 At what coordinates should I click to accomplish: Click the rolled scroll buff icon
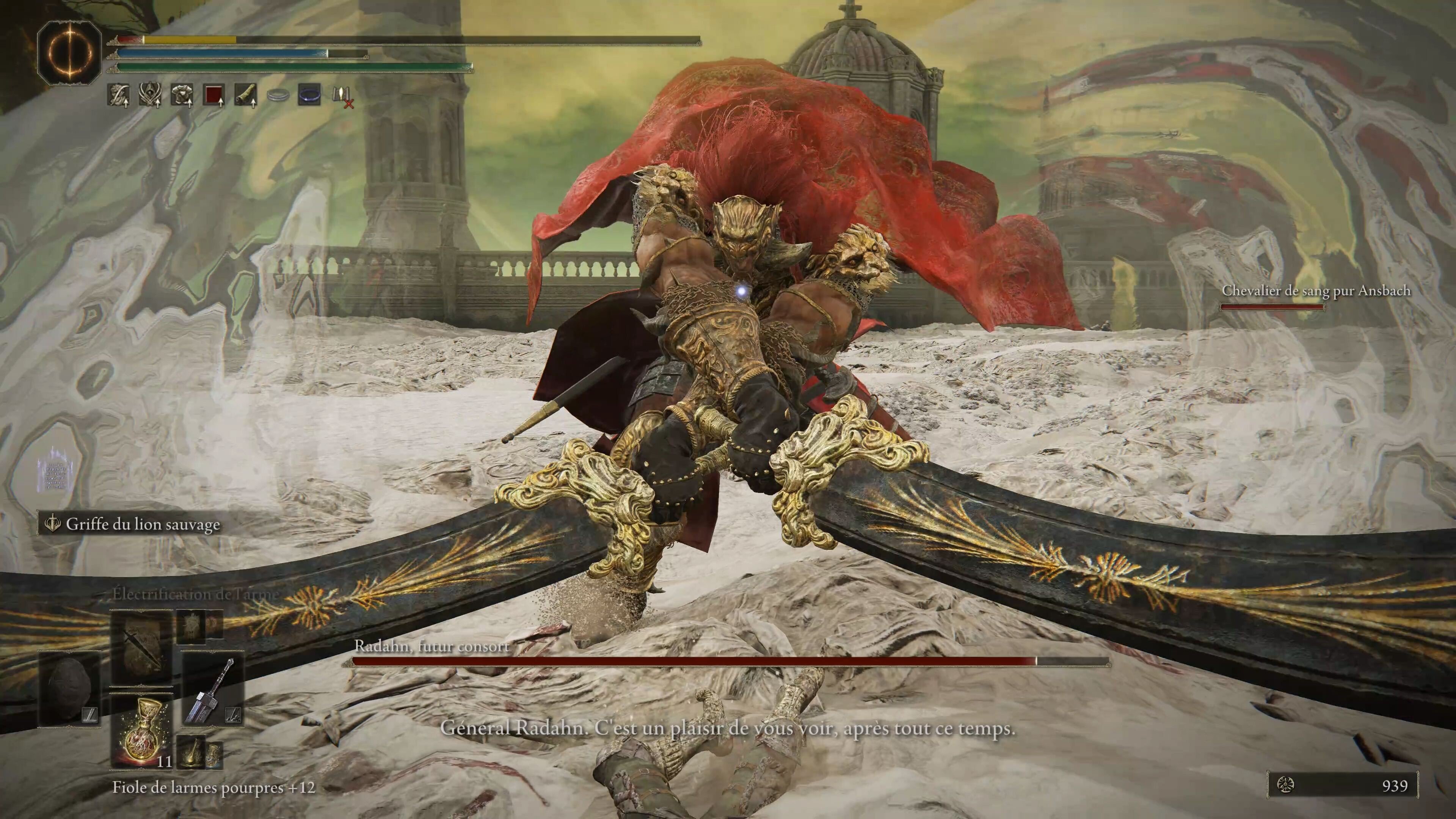(246, 95)
